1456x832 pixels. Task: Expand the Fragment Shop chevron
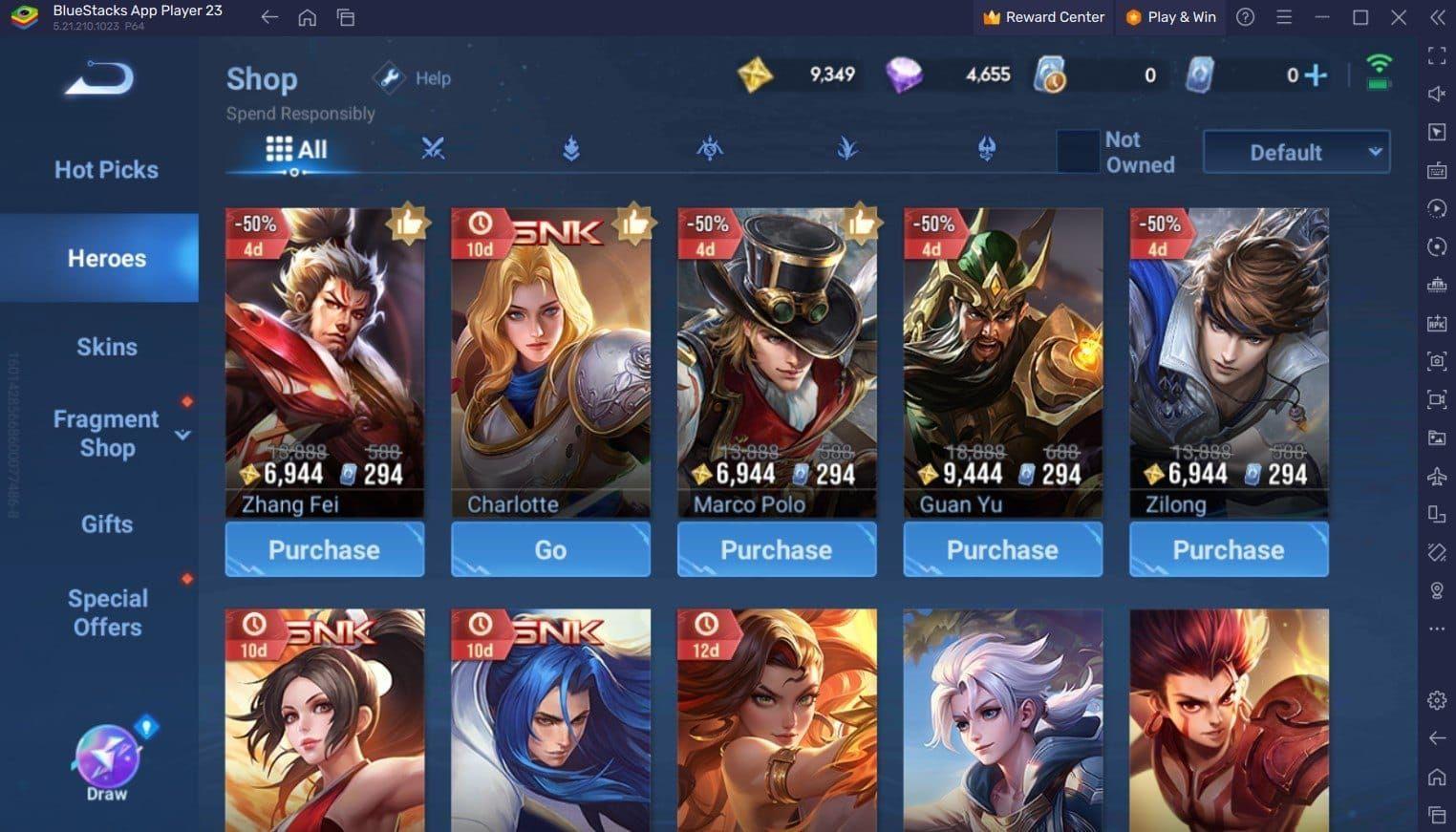[182, 435]
